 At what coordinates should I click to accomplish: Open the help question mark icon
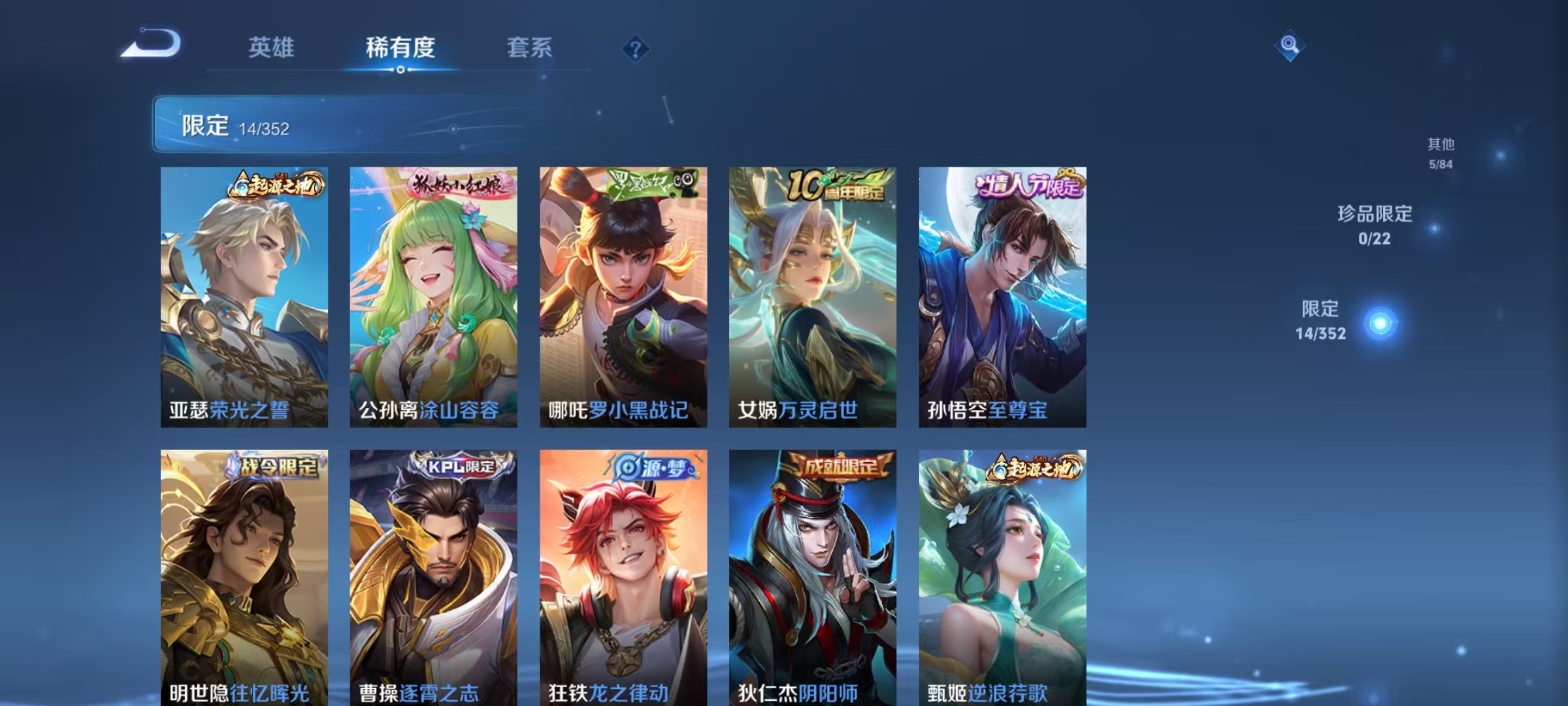[x=636, y=48]
